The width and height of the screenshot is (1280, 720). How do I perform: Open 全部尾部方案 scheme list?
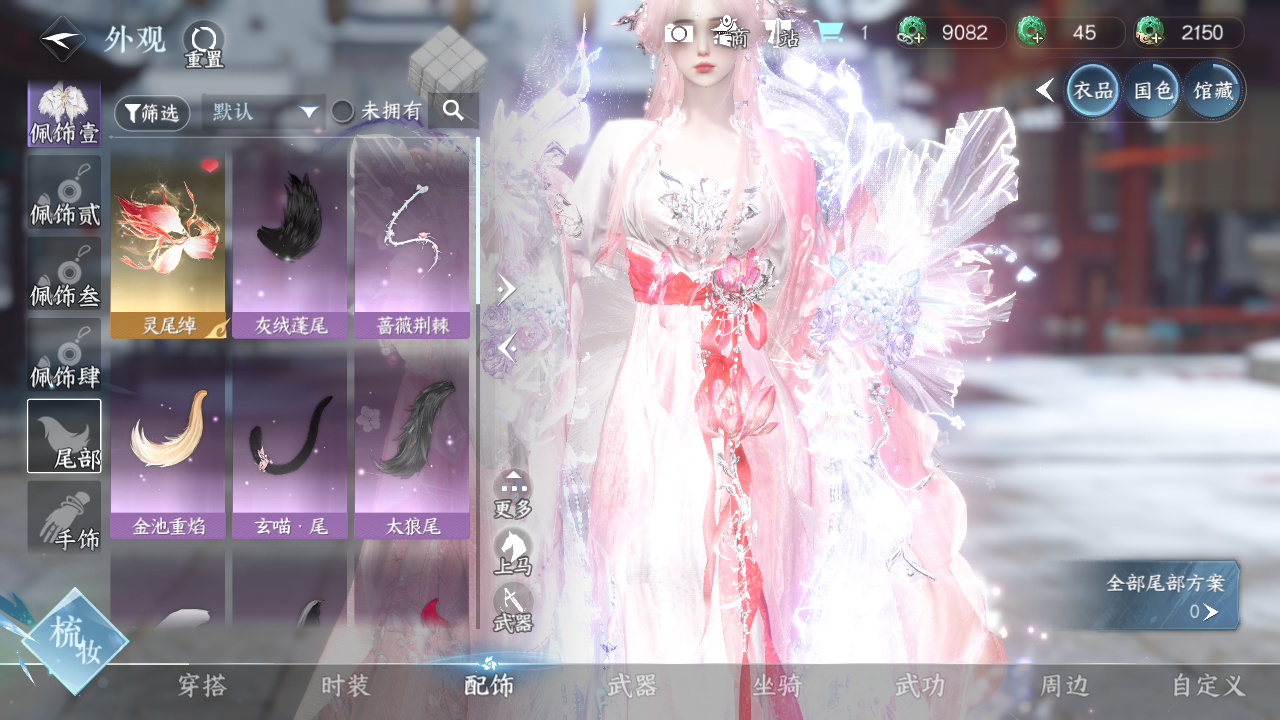[1165, 597]
